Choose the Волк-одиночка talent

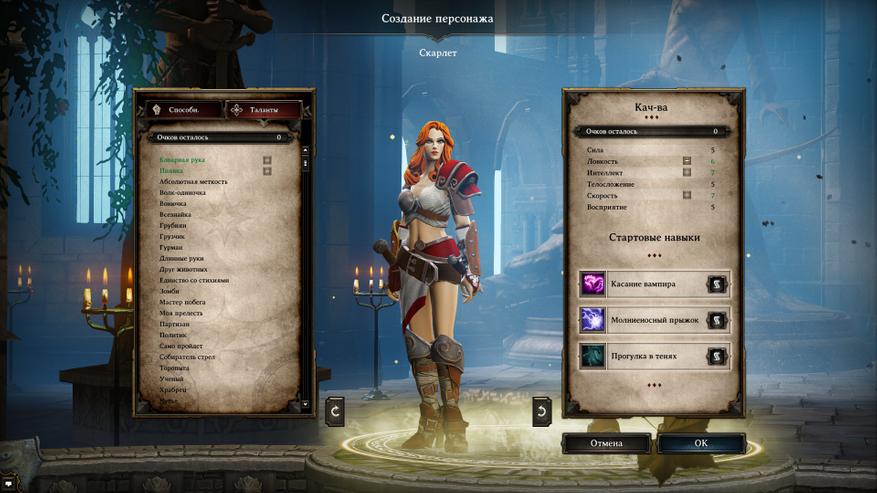186,193
